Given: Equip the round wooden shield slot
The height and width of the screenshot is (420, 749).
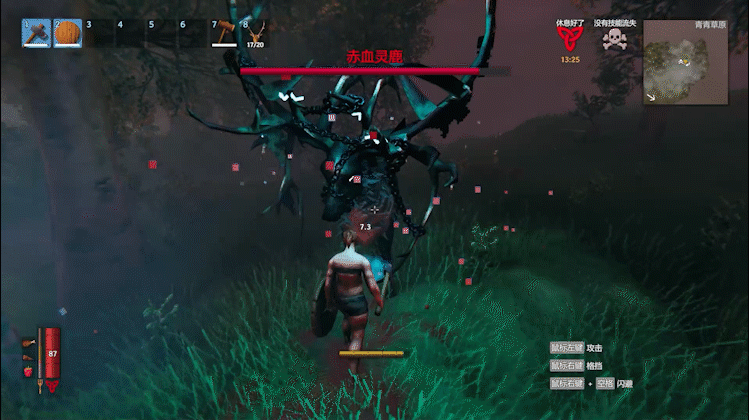Looking at the screenshot, I should point(67,33).
